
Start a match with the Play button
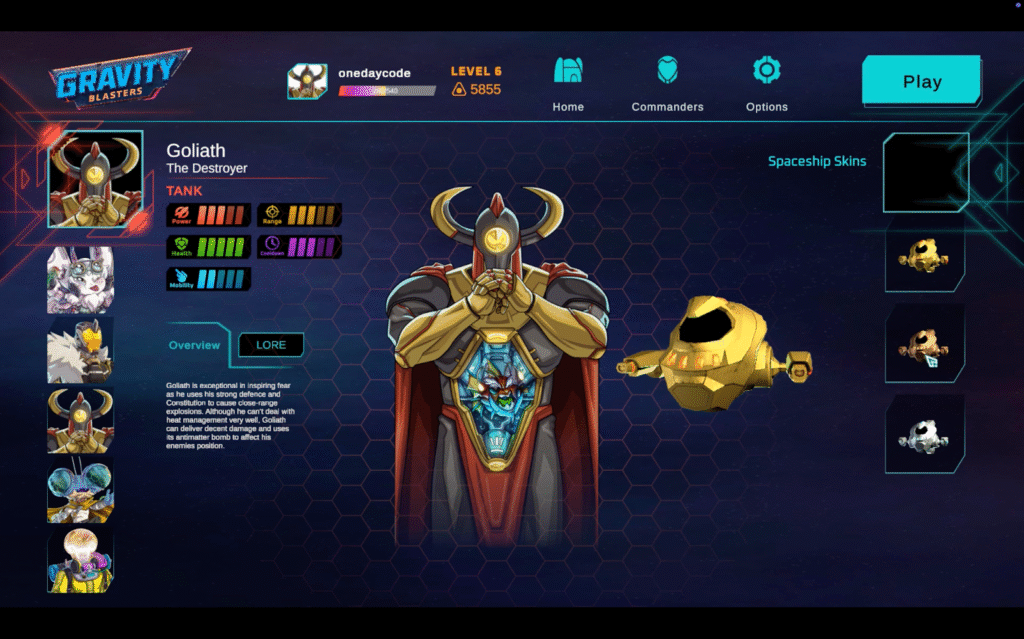coord(921,82)
